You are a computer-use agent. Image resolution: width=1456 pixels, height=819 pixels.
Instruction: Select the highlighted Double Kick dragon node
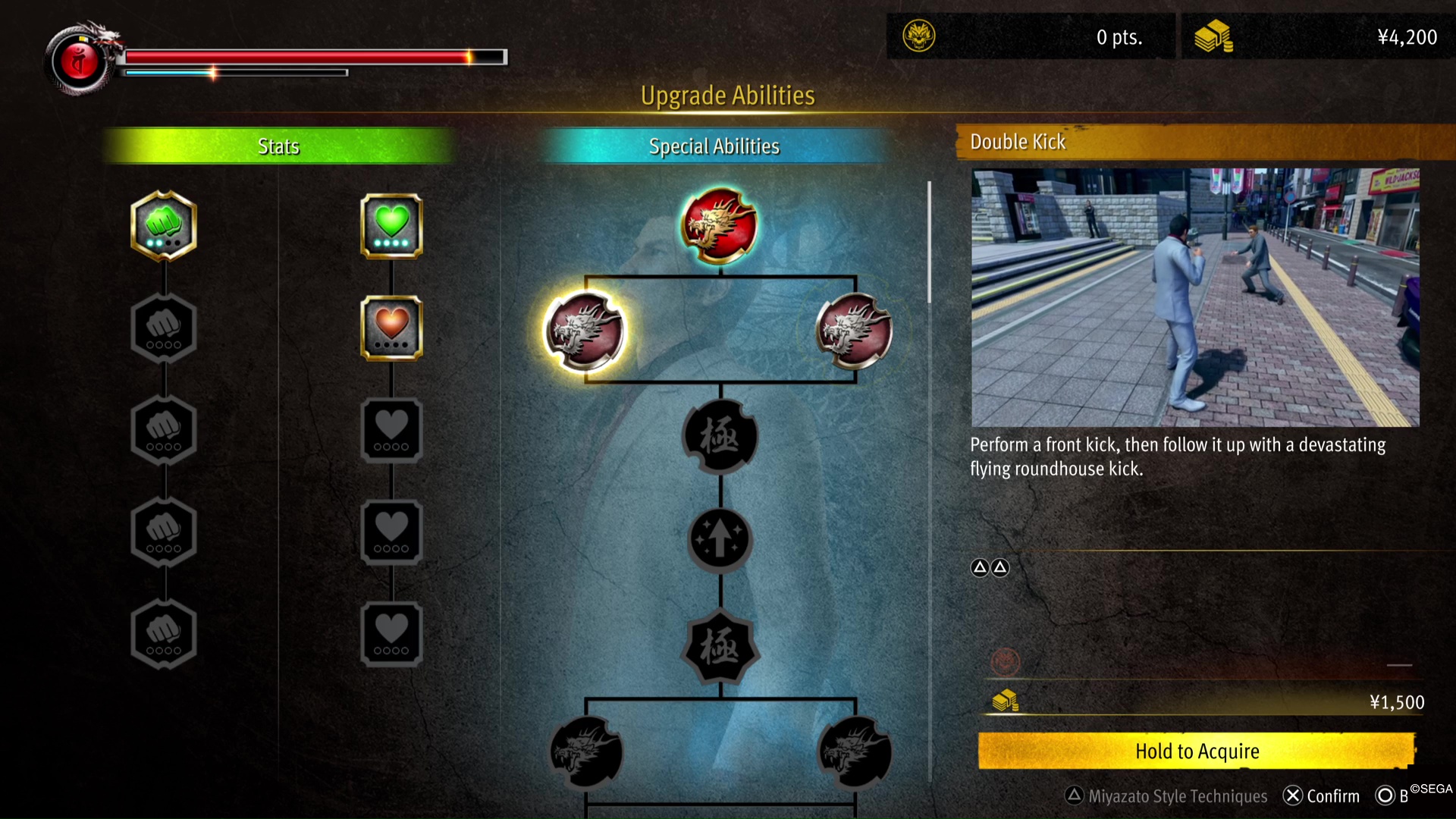click(585, 331)
